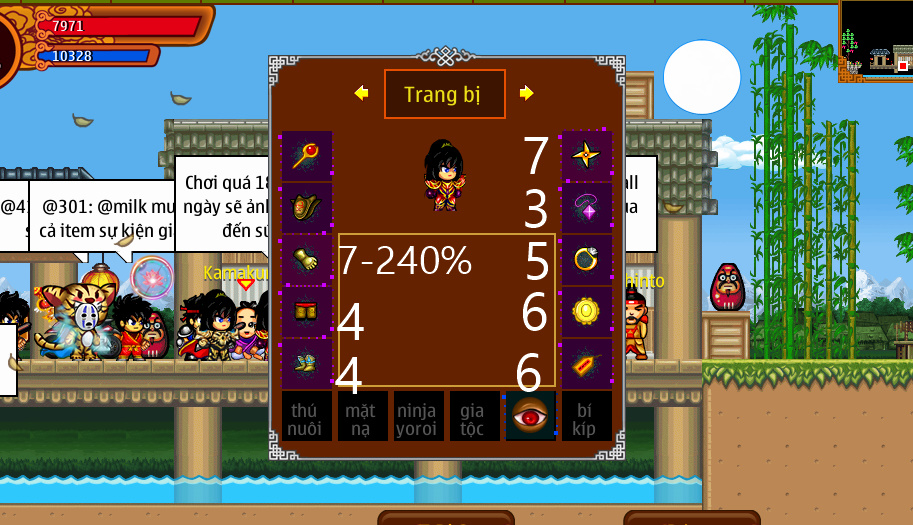Open the gia tộc clan slot
913x525 pixels.
click(474, 416)
